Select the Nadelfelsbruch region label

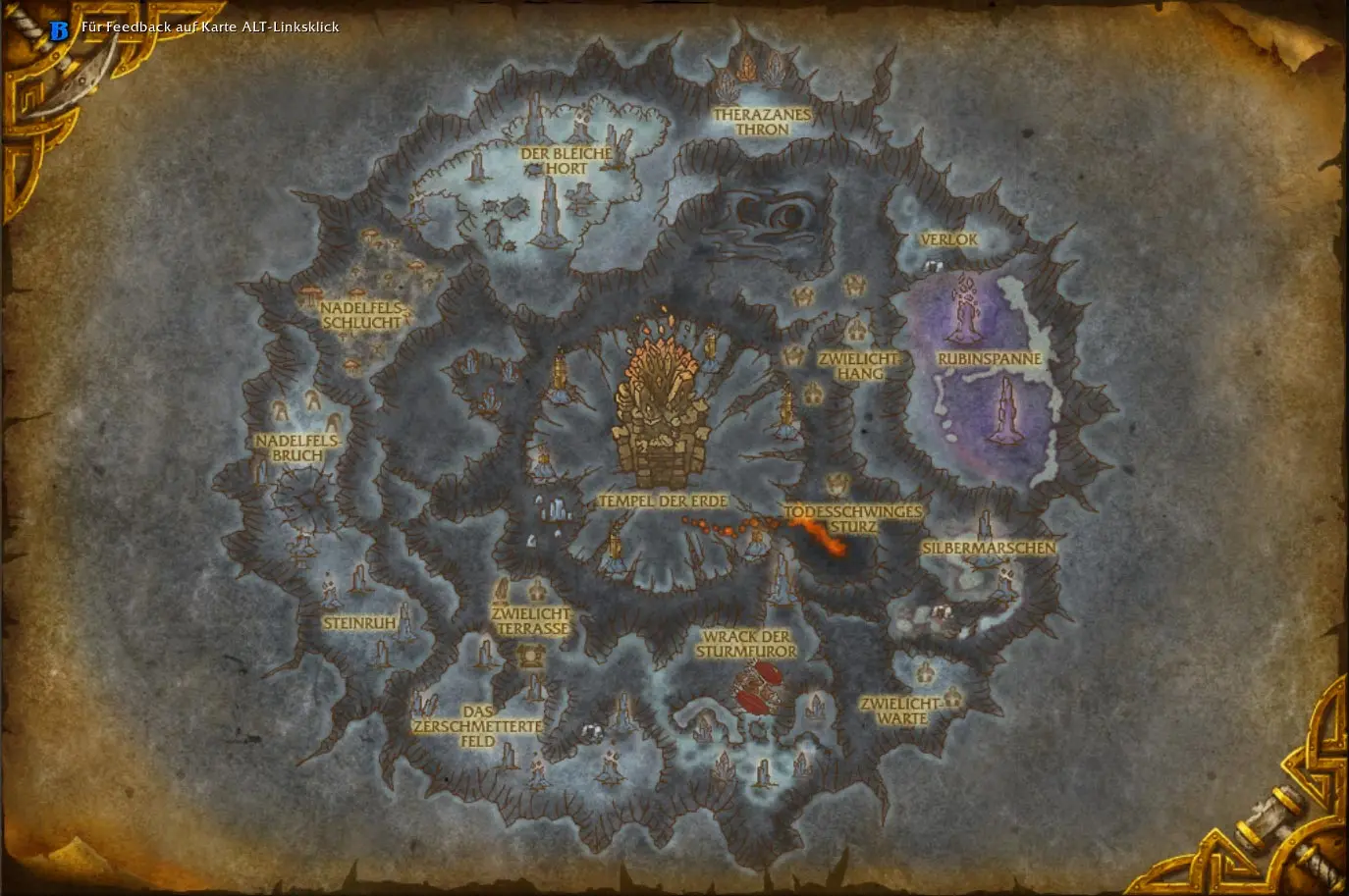point(297,448)
